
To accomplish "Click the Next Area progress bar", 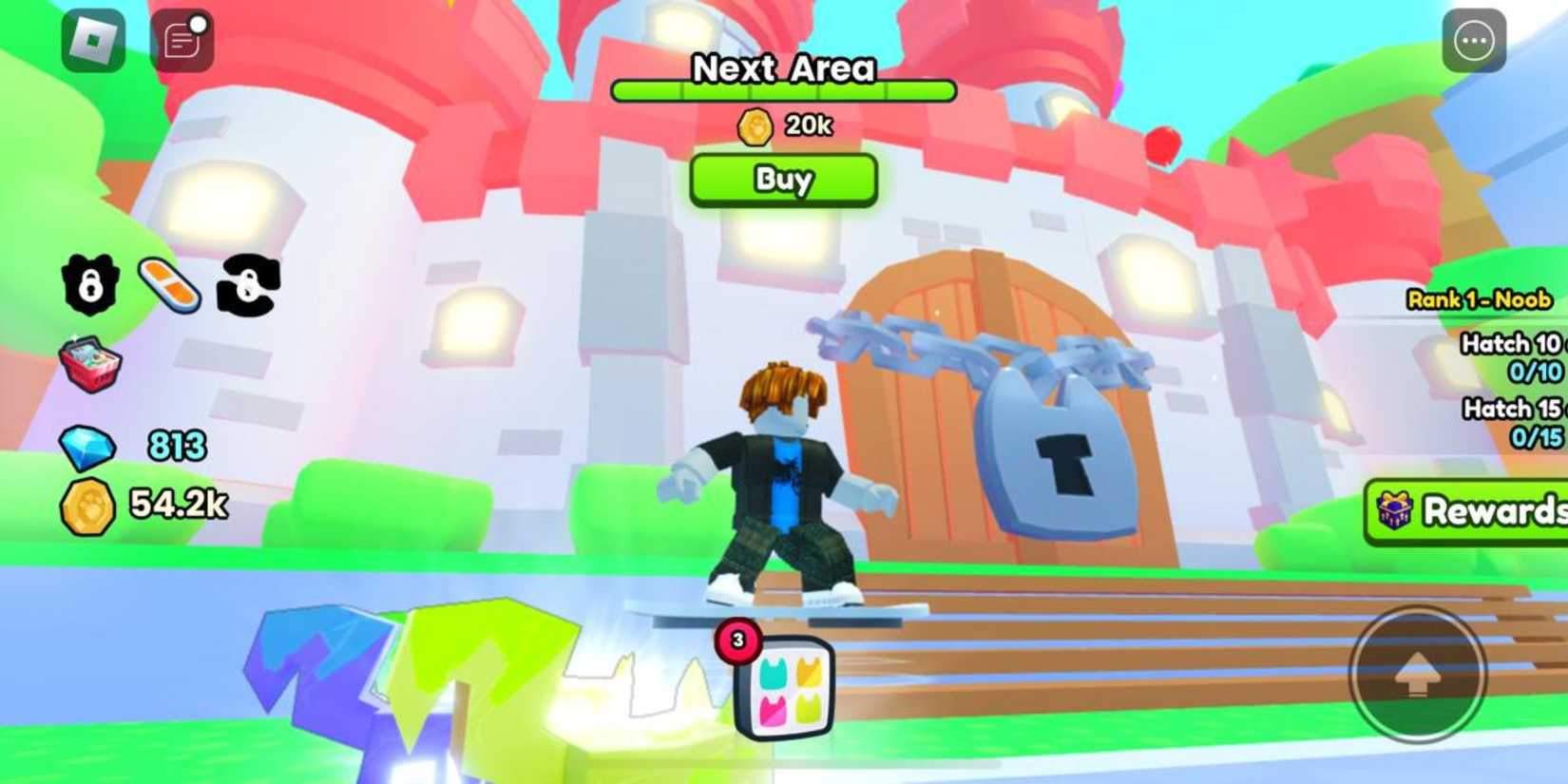I will (x=783, y=90).
